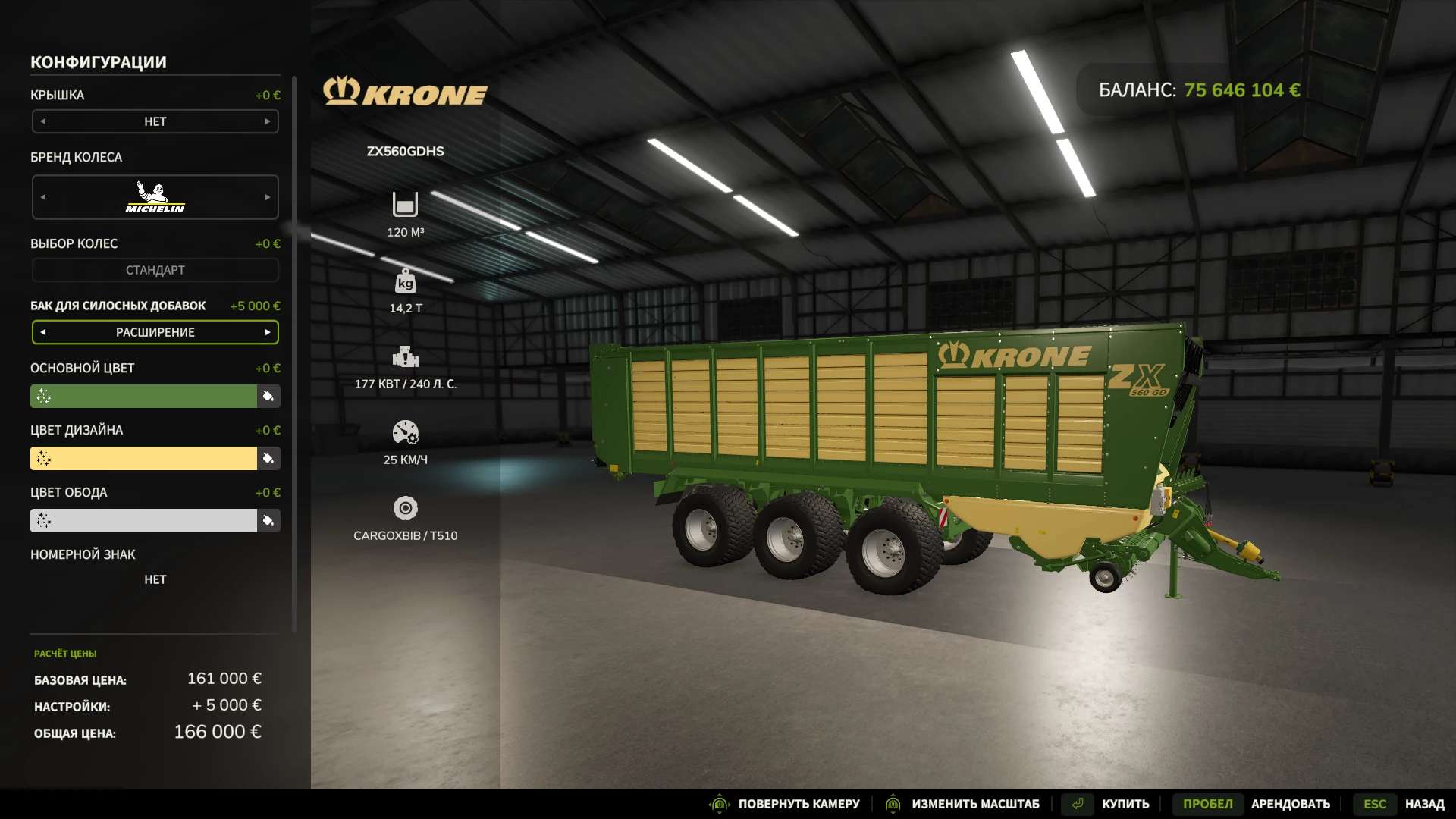Click paint bucket beside design color
1456x819 pixels.
(x=268, y=458)
